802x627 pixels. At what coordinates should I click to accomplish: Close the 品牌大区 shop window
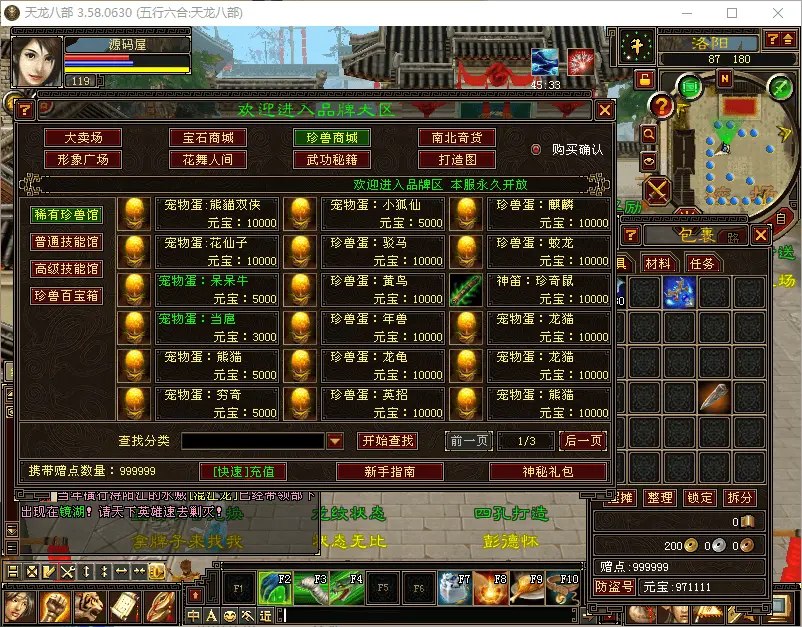pyautogui.click(x=605, y=110)
